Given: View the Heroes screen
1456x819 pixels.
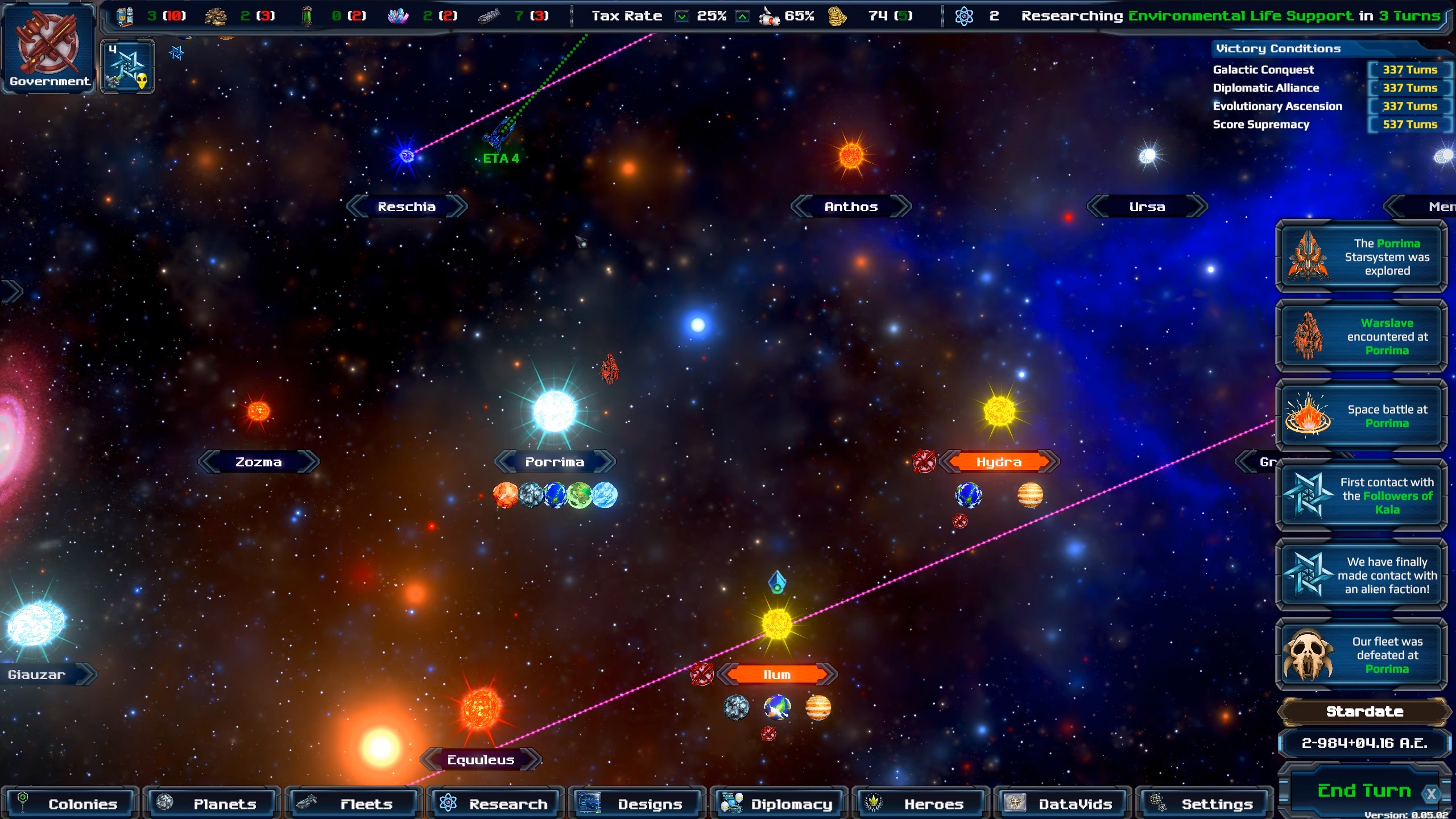Looking at the screenshot, I should pyautogui.click(x=920, y=804).
